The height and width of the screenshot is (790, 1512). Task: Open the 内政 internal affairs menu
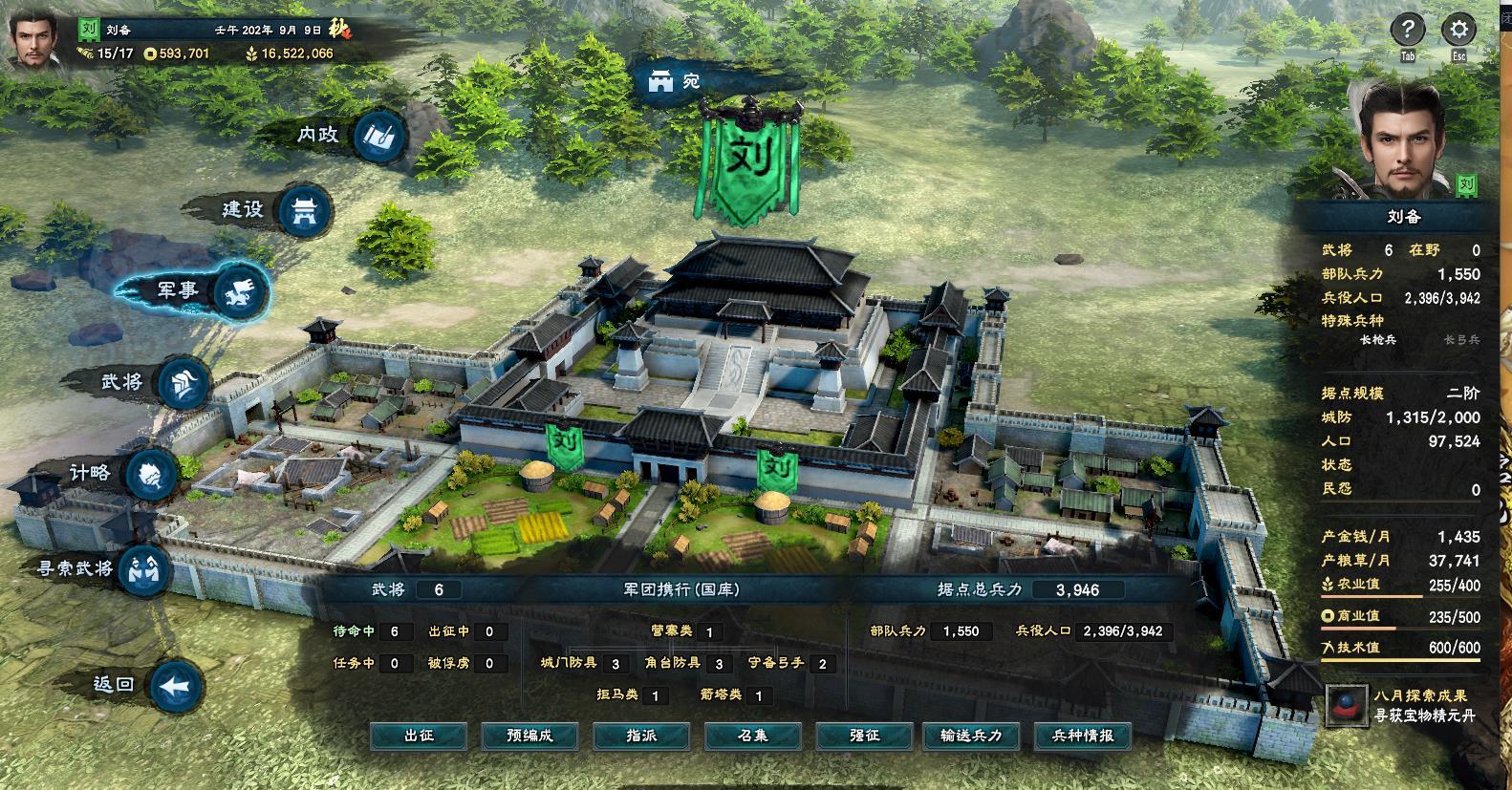380,137
